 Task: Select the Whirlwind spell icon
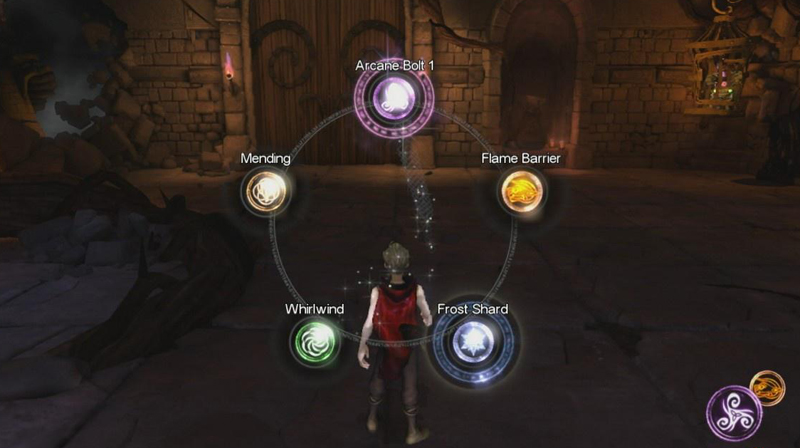pos(314,344)
